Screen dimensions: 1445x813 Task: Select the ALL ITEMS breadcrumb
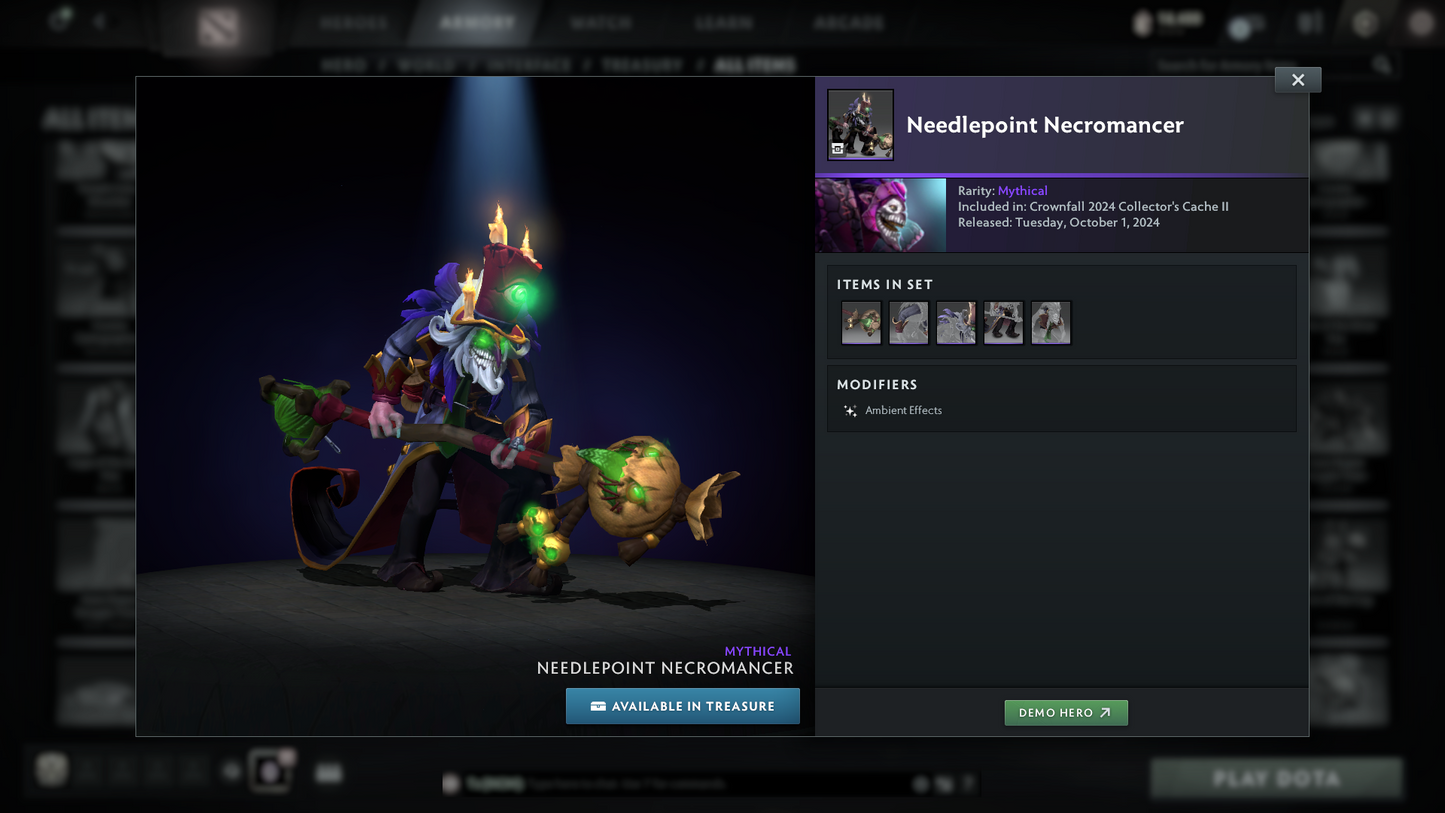click(x=754, y=64)
